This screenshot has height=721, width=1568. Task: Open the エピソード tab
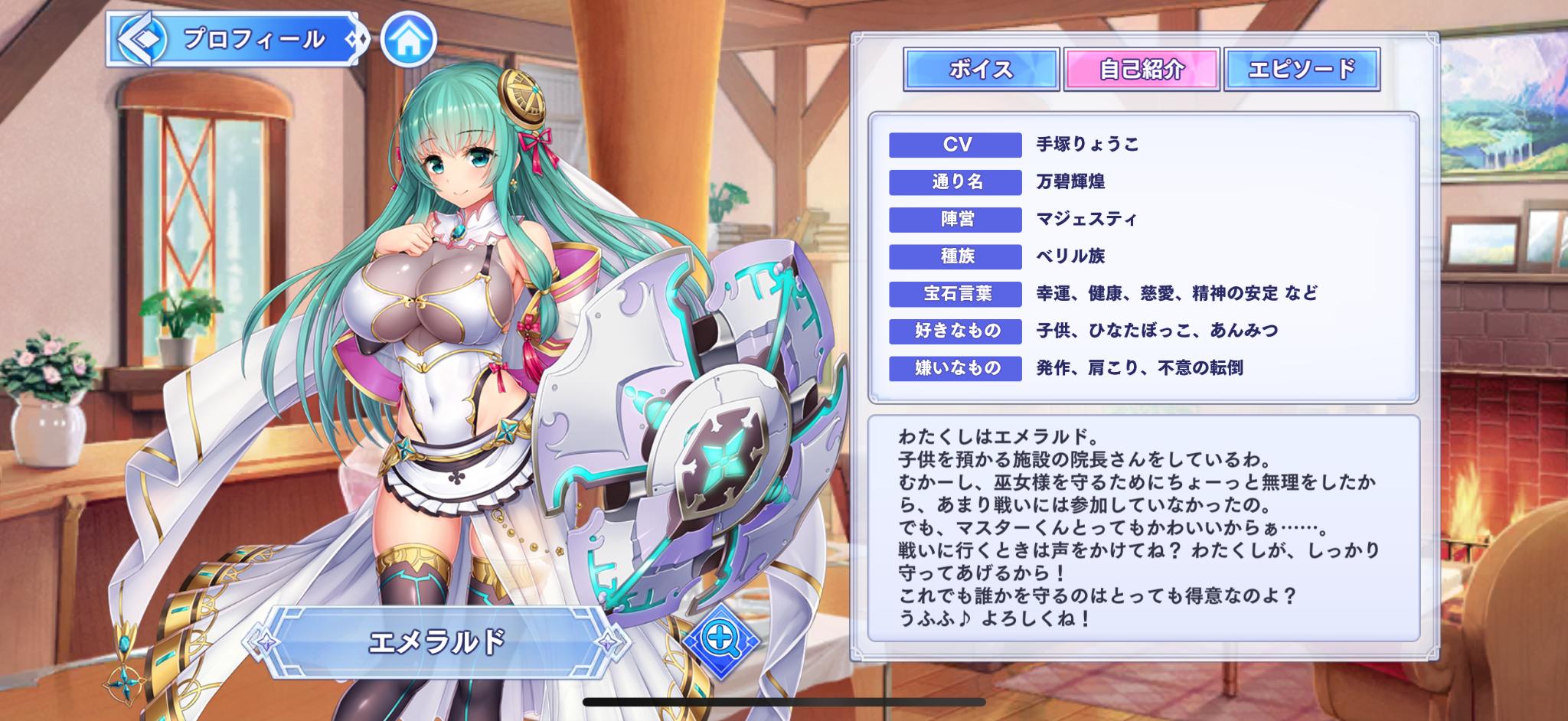(1301, 70)
